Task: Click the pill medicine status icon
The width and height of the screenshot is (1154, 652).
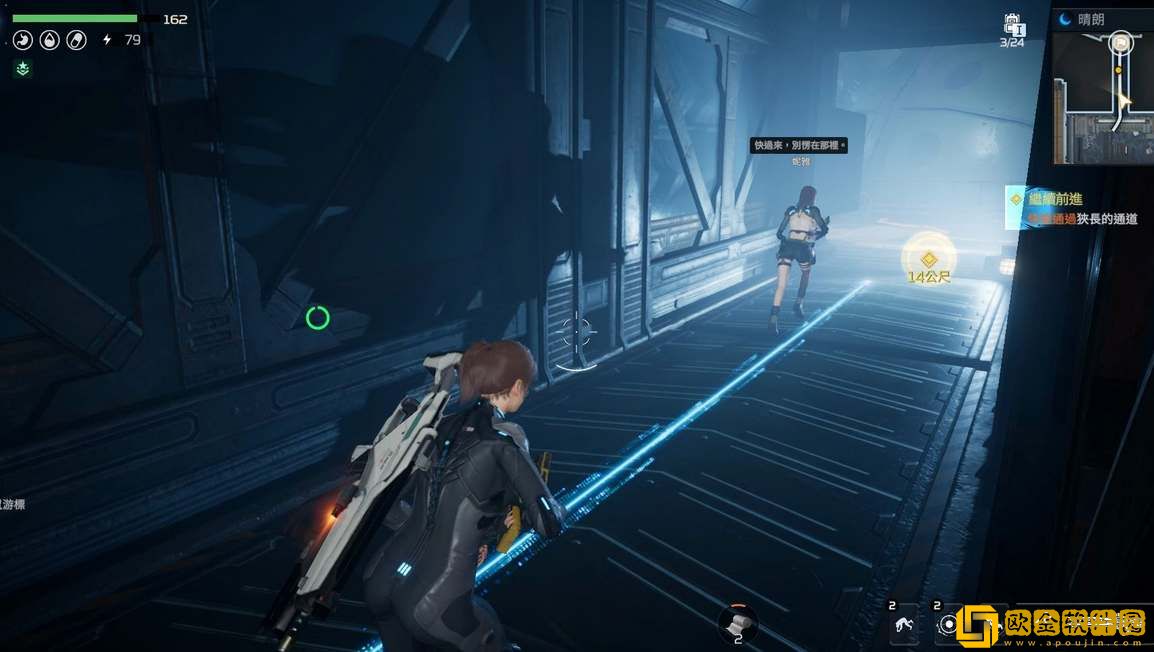Action: point(76,40)
